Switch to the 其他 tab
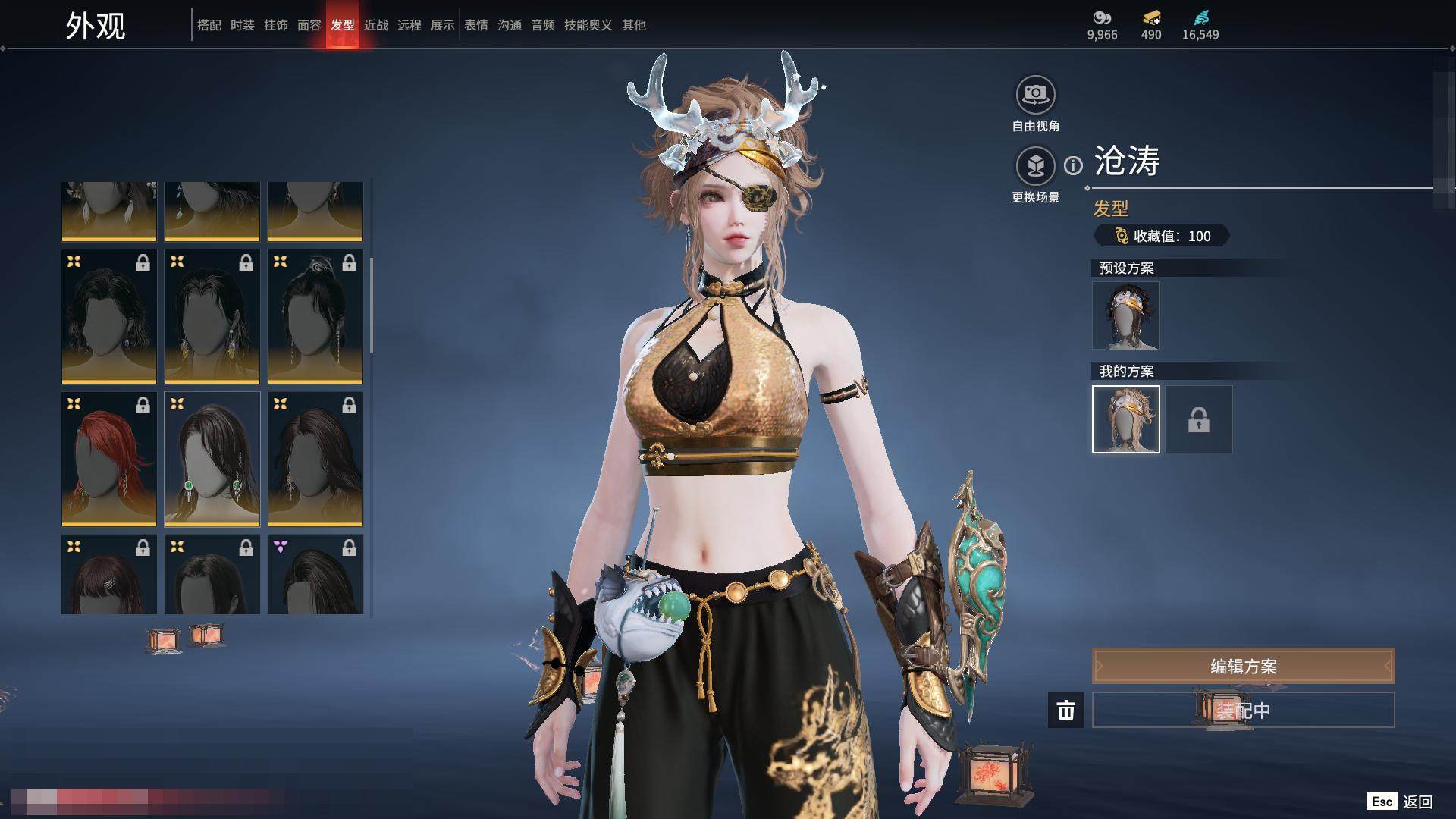 click(x=633, y=25)
